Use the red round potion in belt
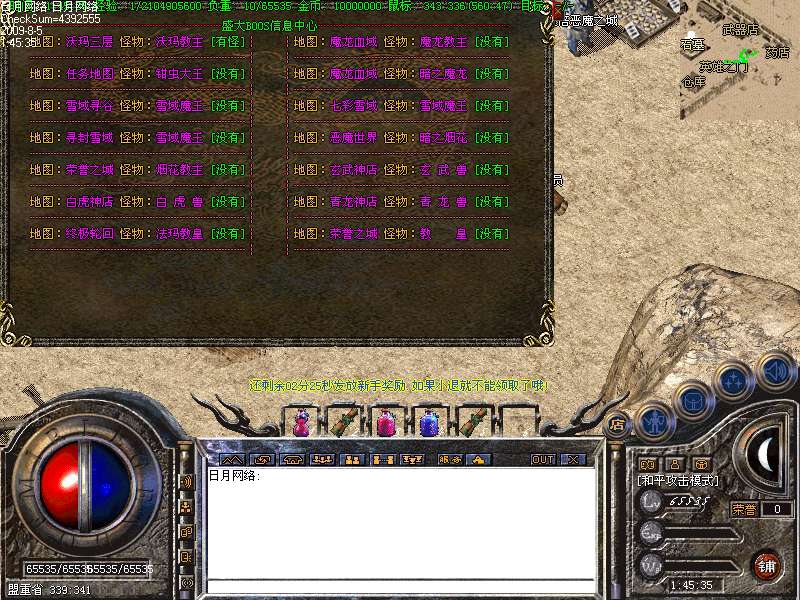The image size is (800, 600). (x=386, y=424)
